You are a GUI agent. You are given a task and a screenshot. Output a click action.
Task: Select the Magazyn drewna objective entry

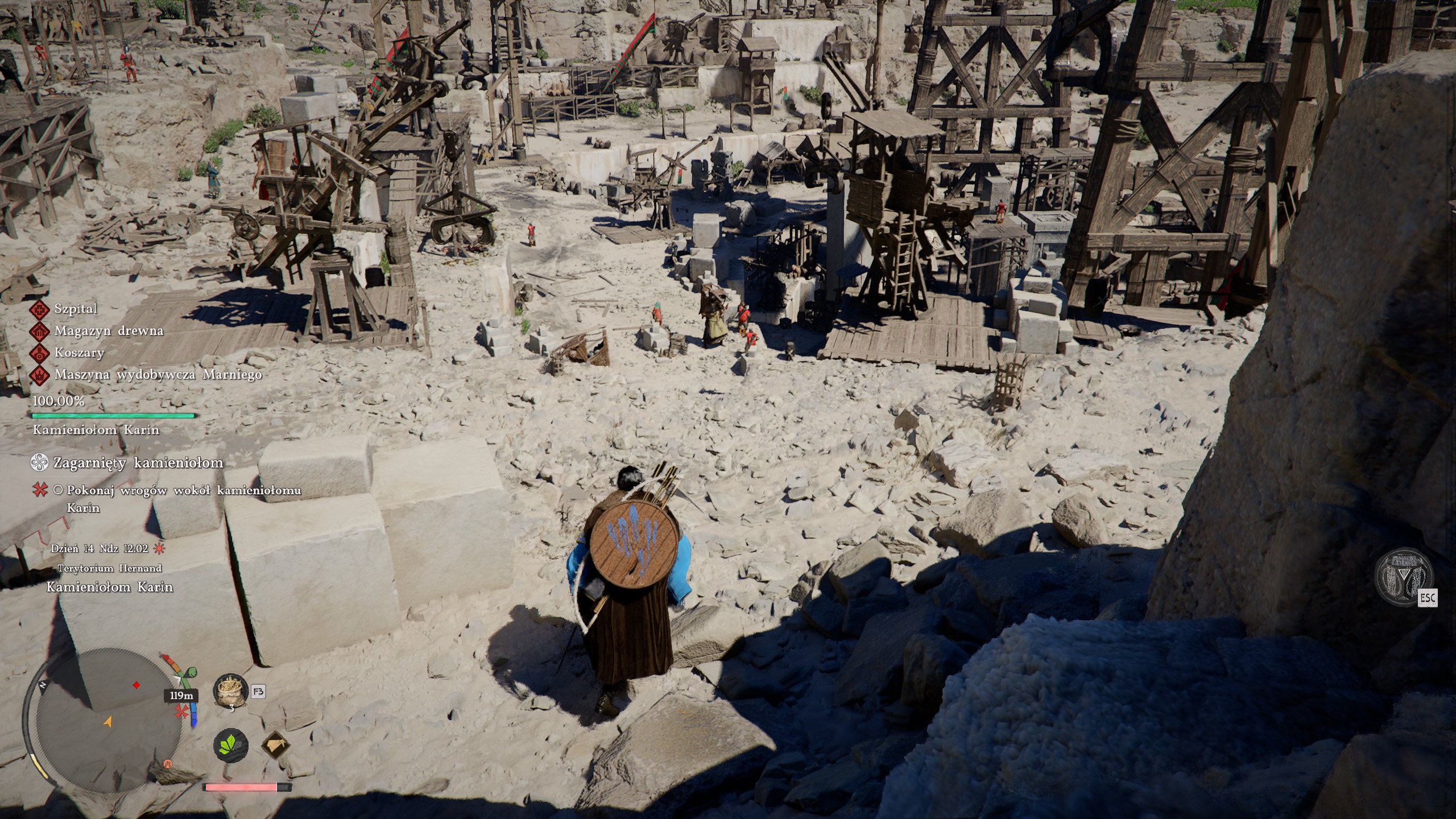click(108, 331)
